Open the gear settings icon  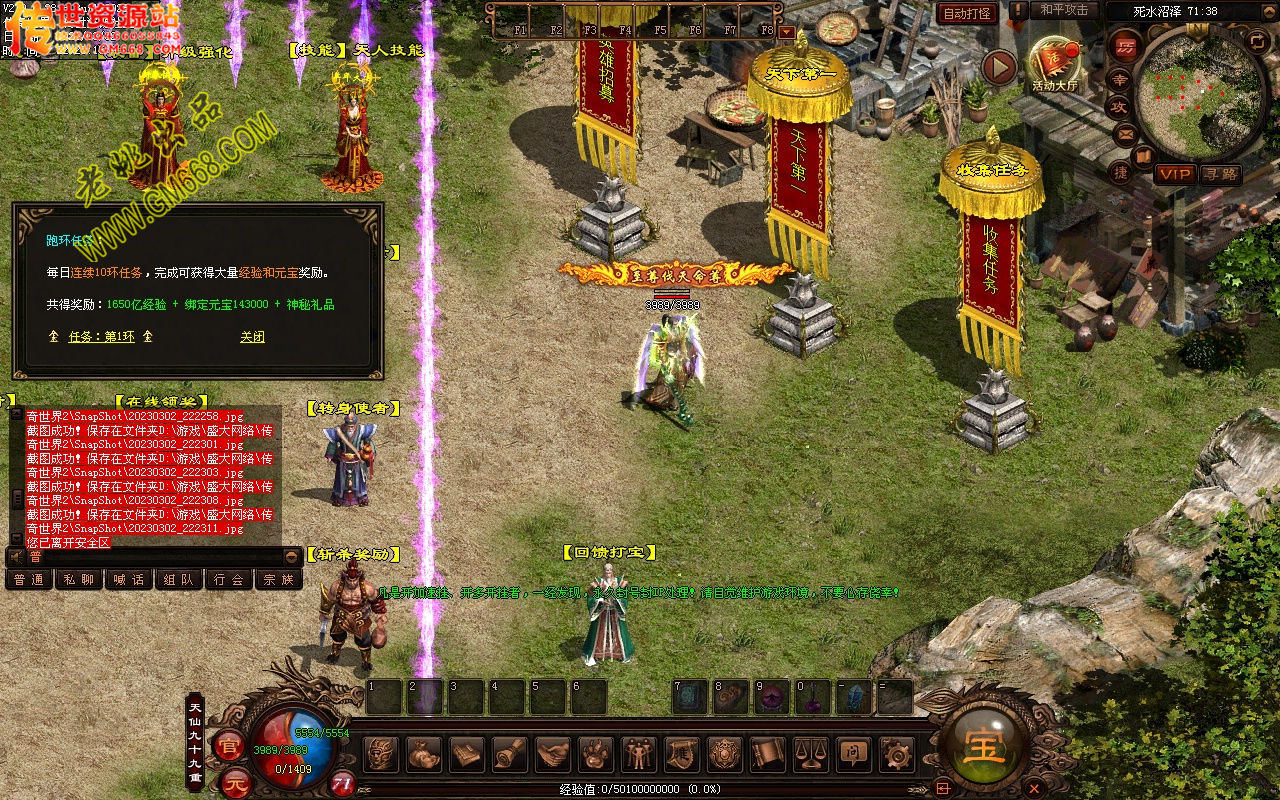(897, 753)
